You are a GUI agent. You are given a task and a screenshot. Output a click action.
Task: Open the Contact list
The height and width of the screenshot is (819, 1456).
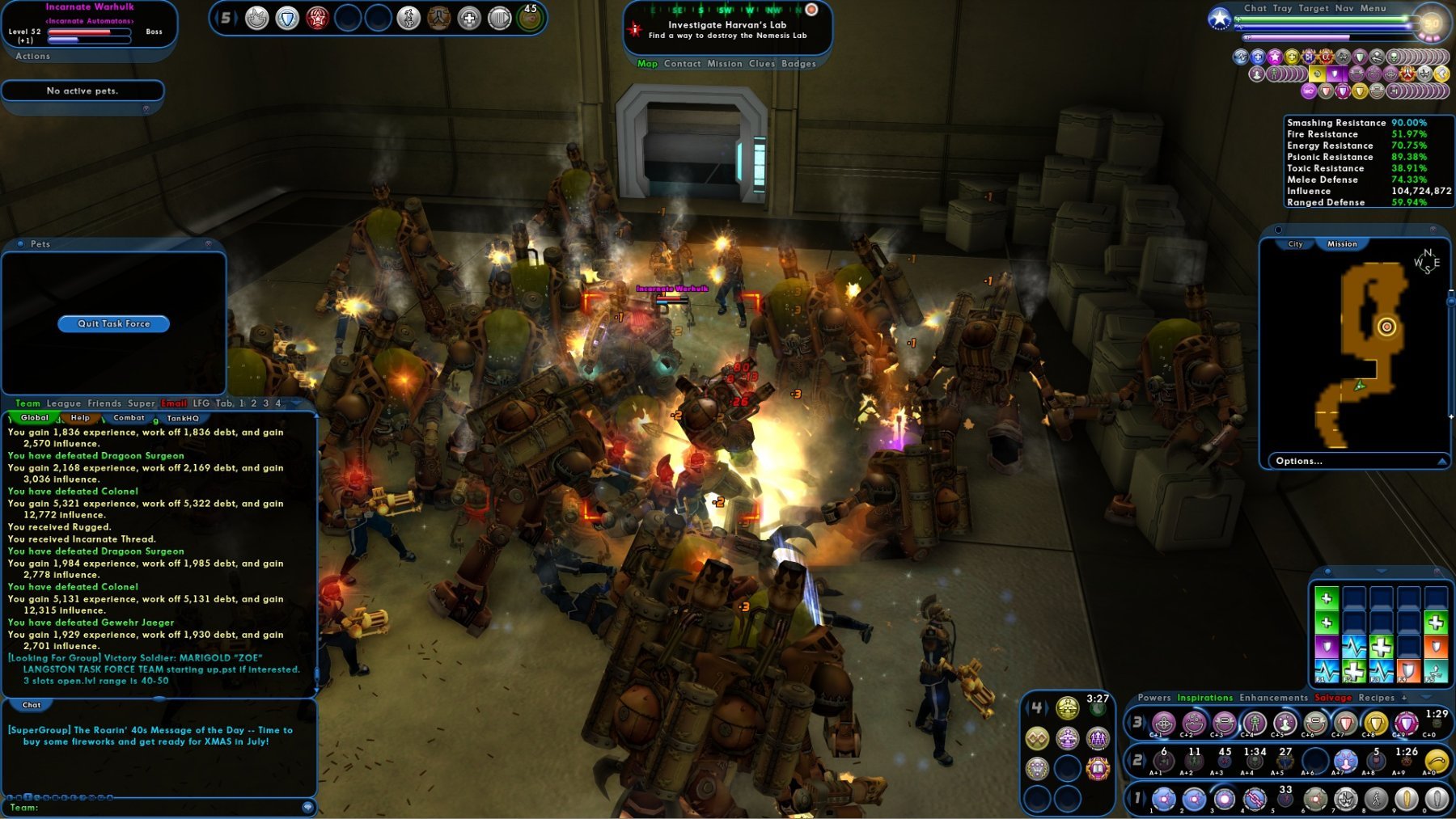(682, 64)
